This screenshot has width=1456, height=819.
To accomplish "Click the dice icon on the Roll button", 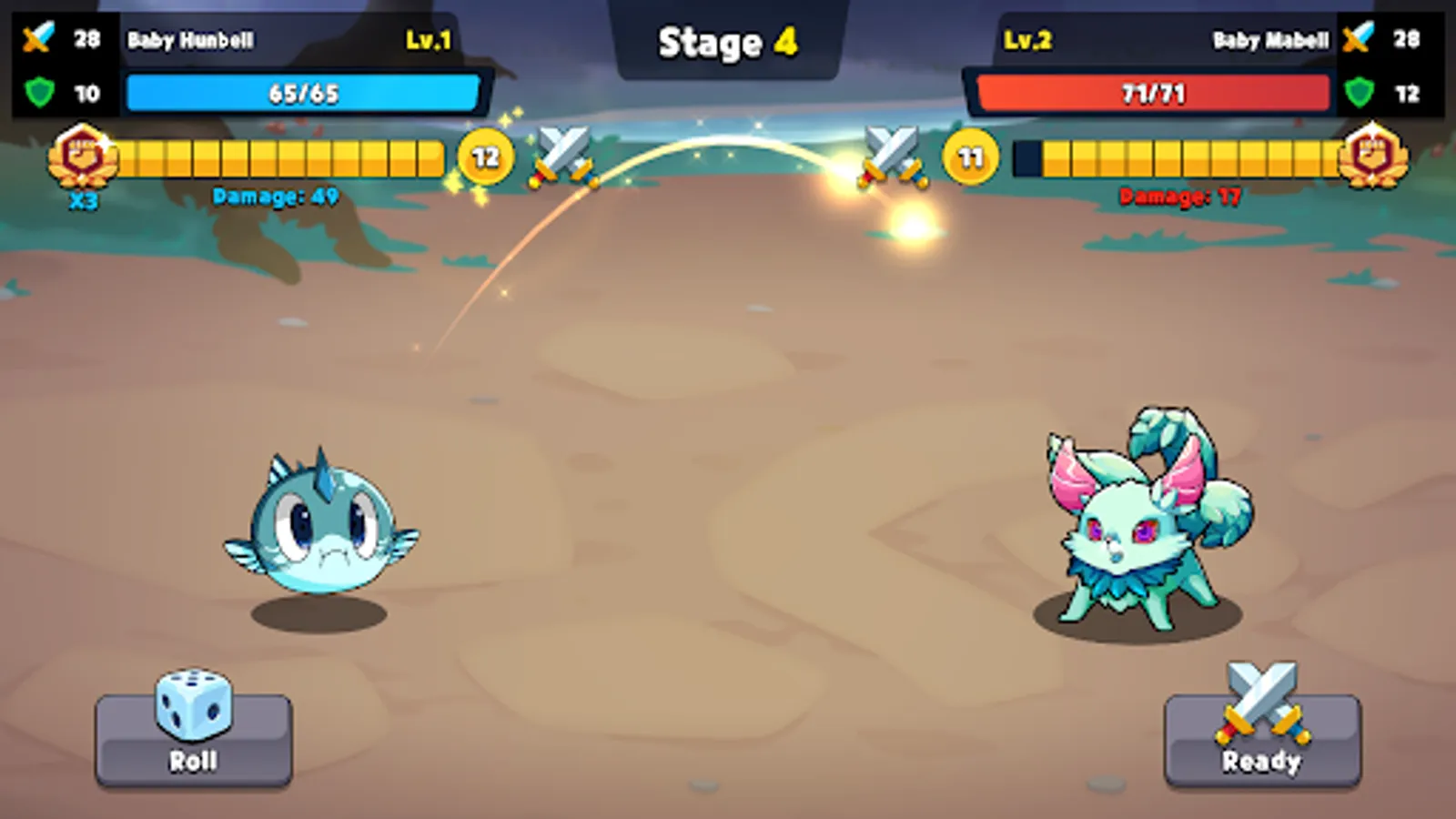I will [191, 705].
